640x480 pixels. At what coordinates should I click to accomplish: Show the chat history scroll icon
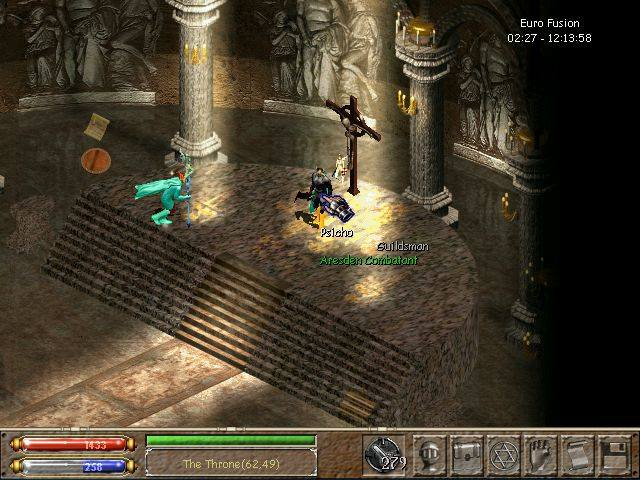pos(577,455)
